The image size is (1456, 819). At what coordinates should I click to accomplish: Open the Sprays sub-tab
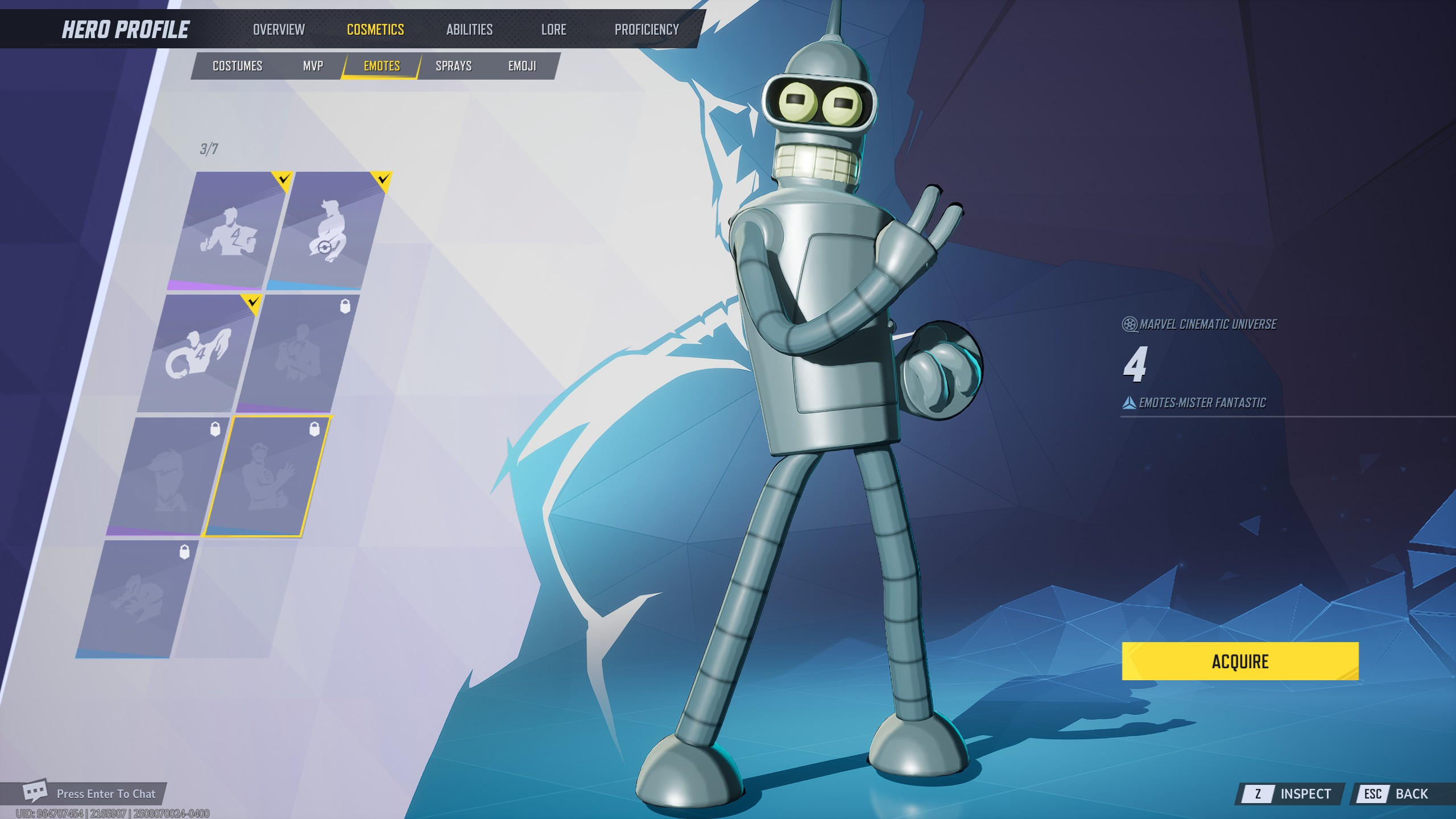[453, 65]
